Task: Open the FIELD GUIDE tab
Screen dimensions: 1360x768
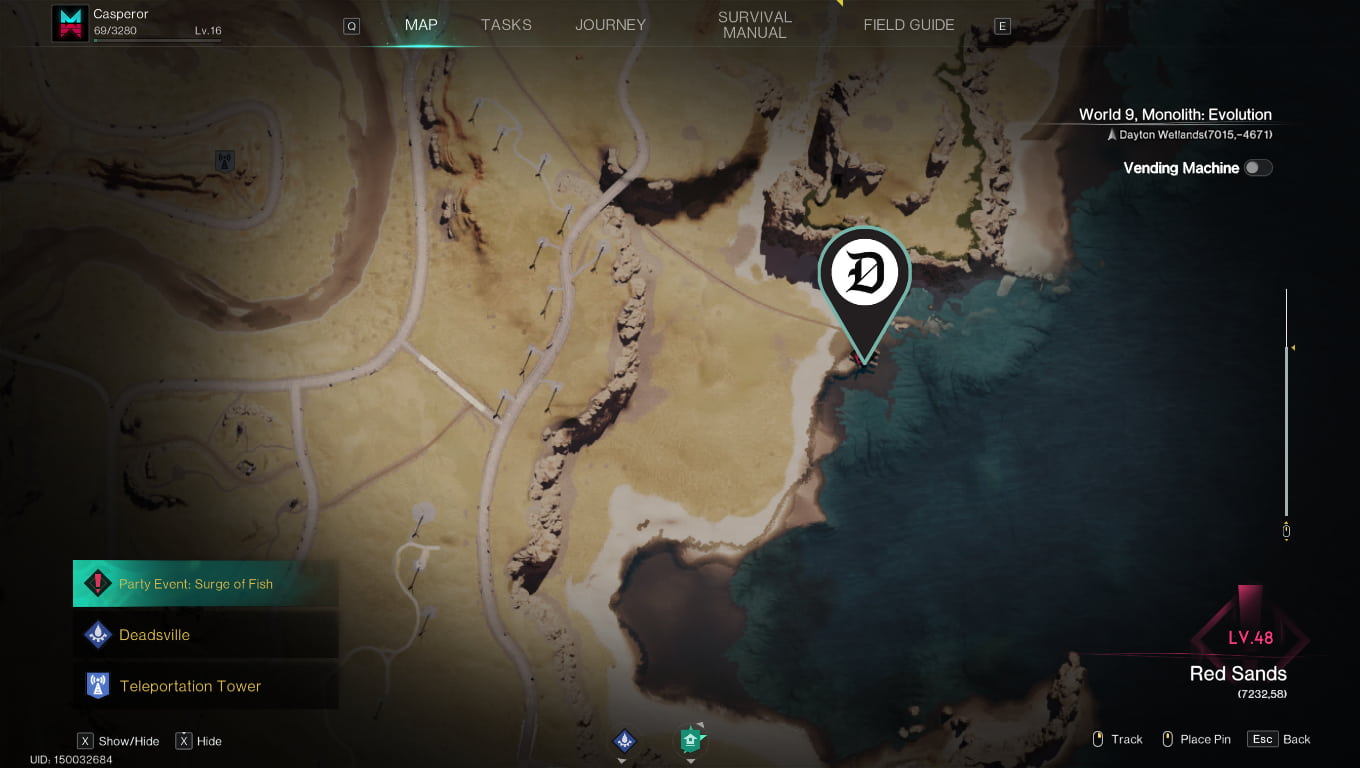Action: click(908, 24)
